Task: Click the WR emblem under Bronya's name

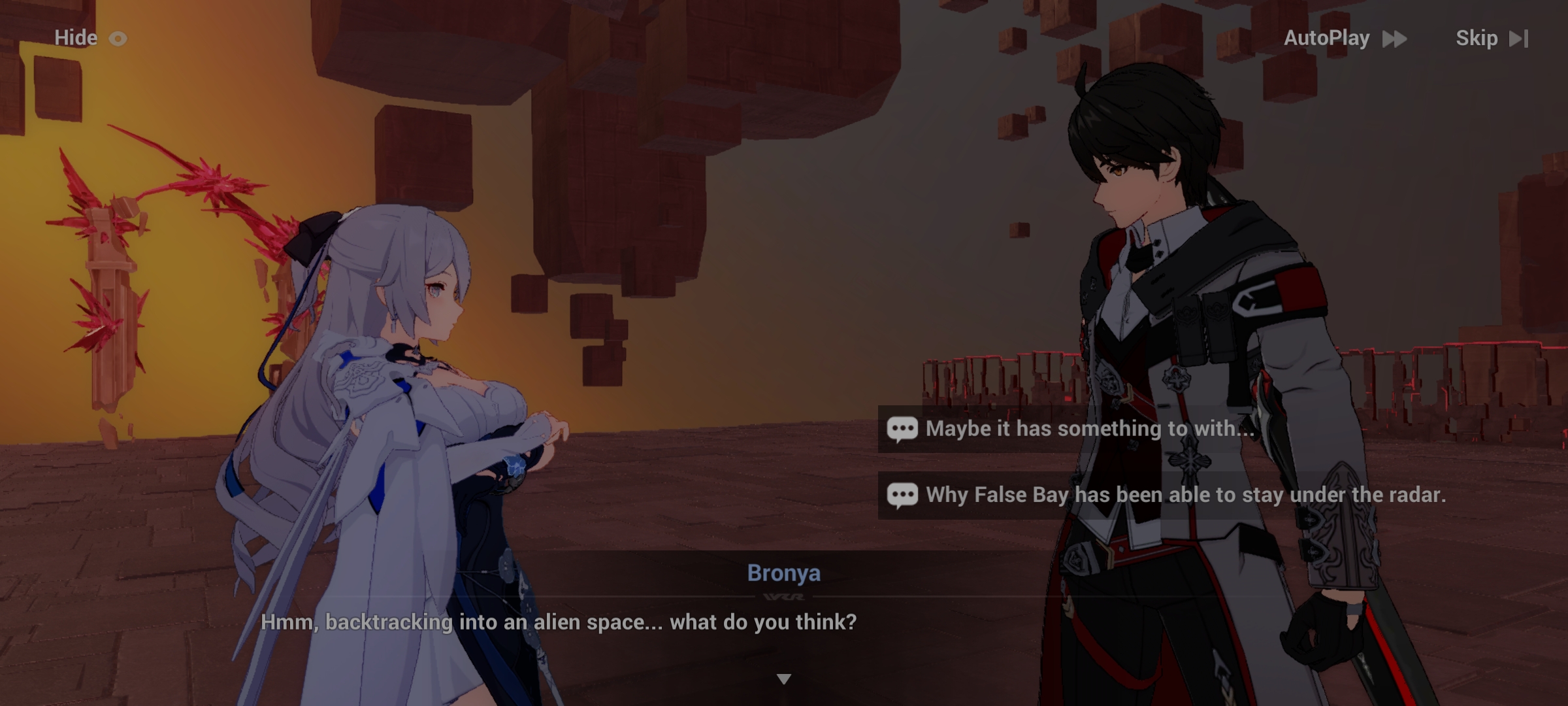Action: [x=783, y=597]
